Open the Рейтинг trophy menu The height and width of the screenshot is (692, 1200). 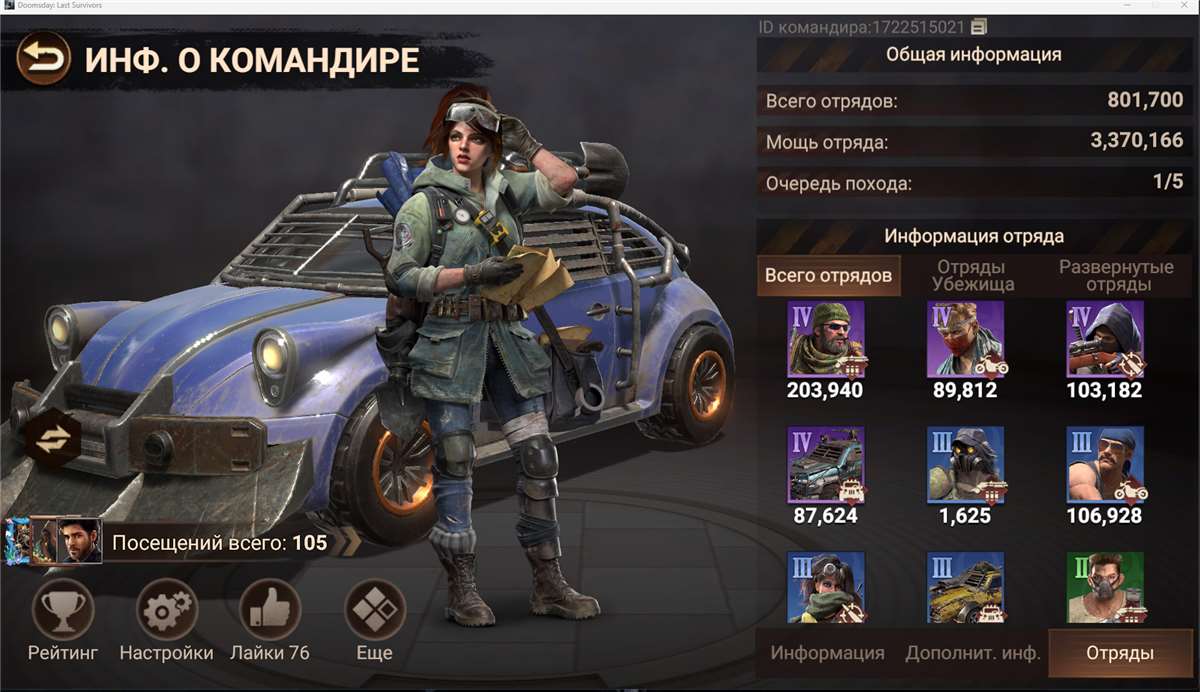tap(63, 610)
